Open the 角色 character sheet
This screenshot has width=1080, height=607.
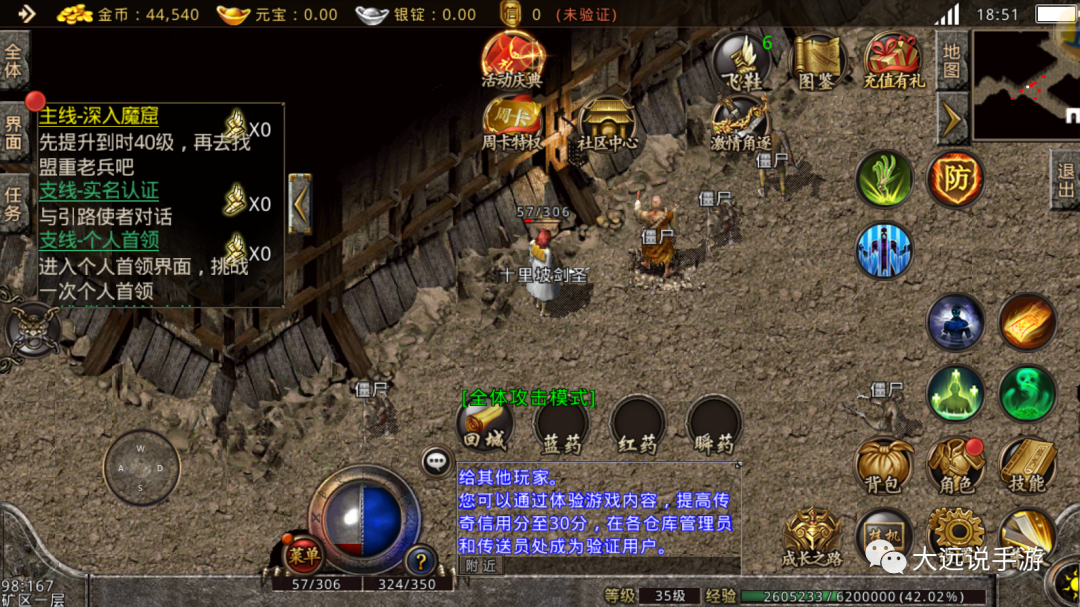pyautogui.click(x=956, y=466)
